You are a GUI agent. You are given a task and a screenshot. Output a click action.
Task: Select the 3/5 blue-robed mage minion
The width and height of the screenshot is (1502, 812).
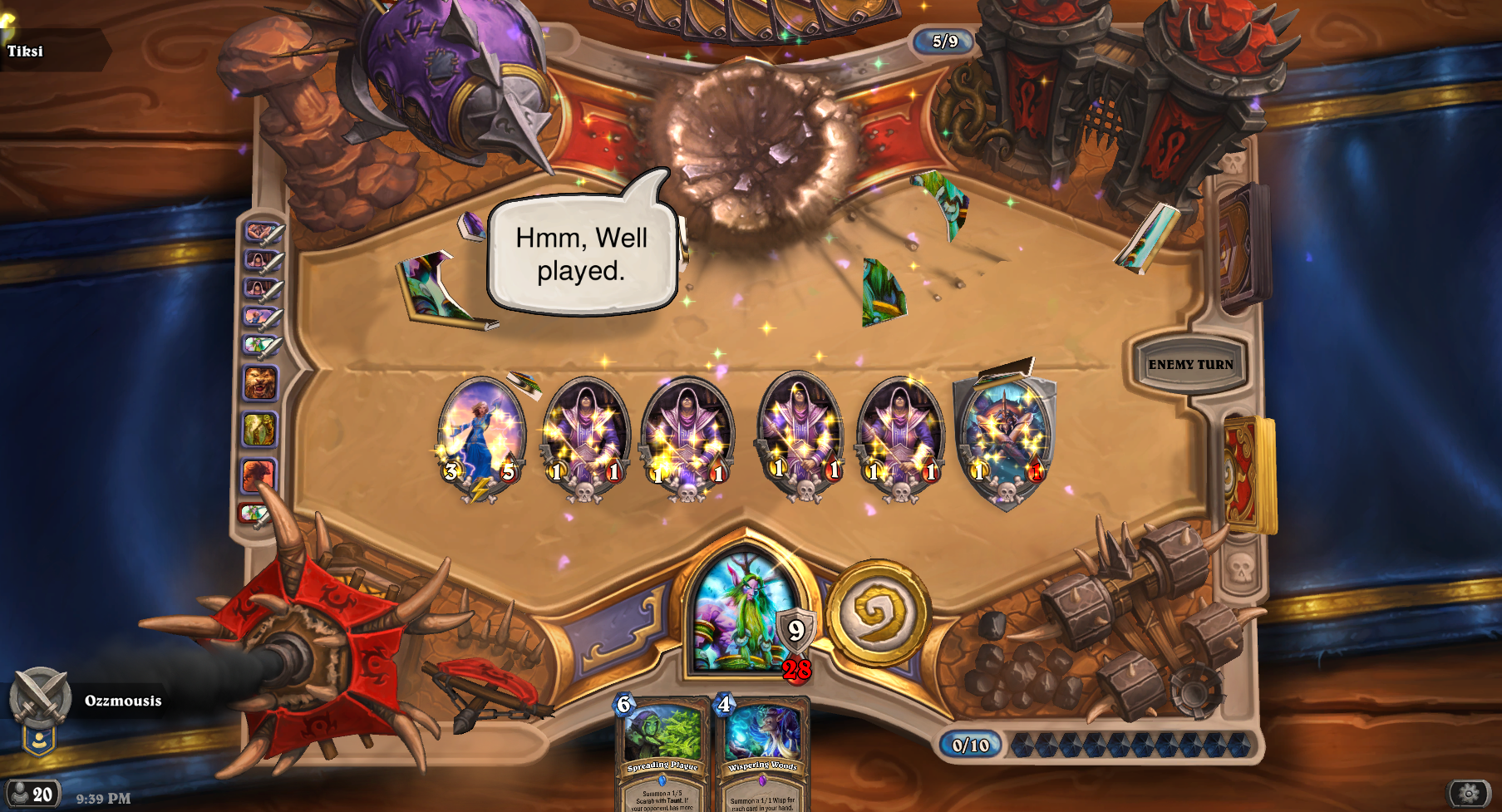coord(480,436)
